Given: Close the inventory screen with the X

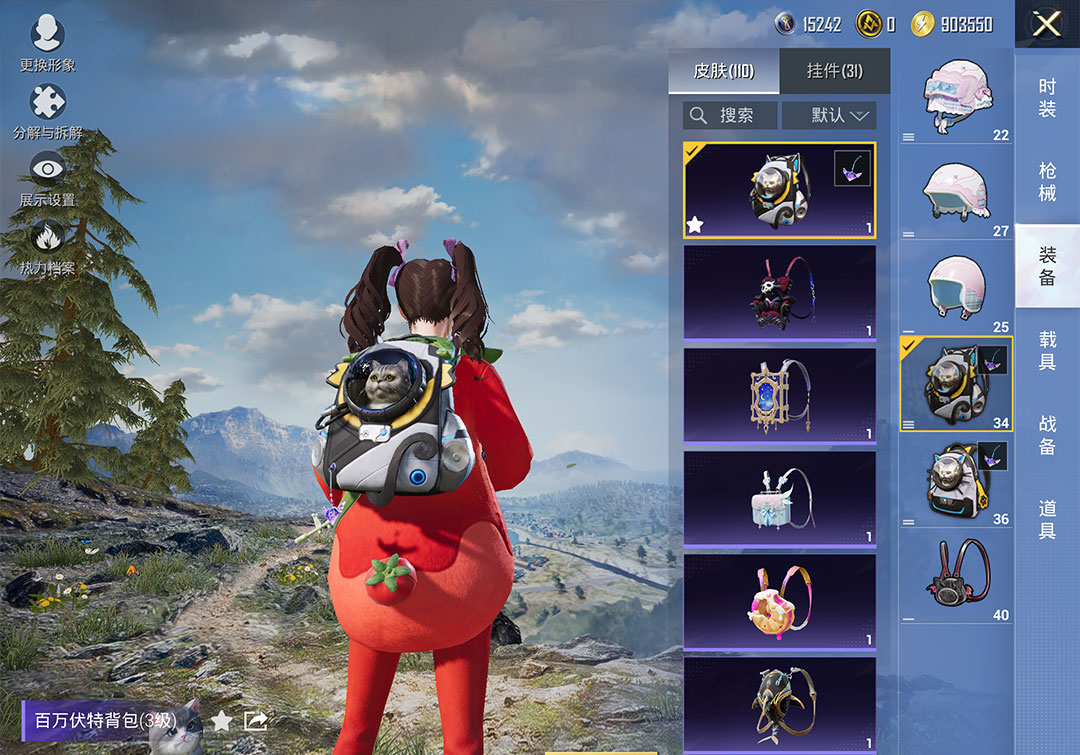Looking at the screenshot, I should [x=1046, y=24].
